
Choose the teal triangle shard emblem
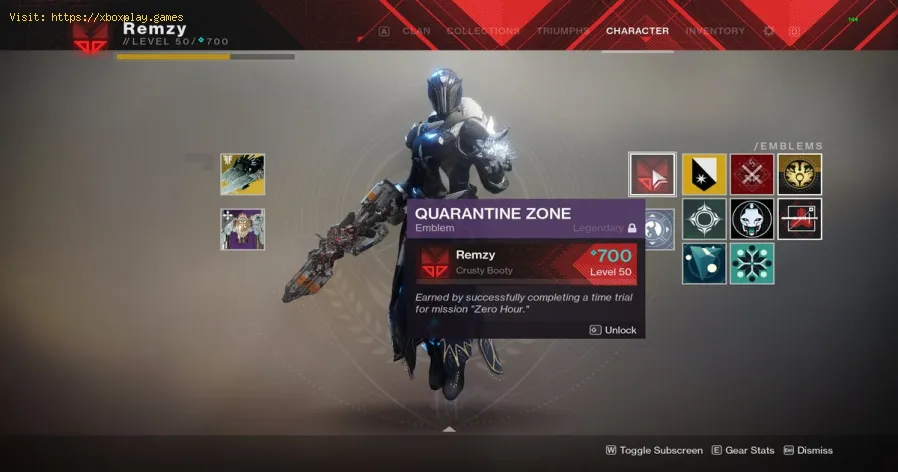704,264
